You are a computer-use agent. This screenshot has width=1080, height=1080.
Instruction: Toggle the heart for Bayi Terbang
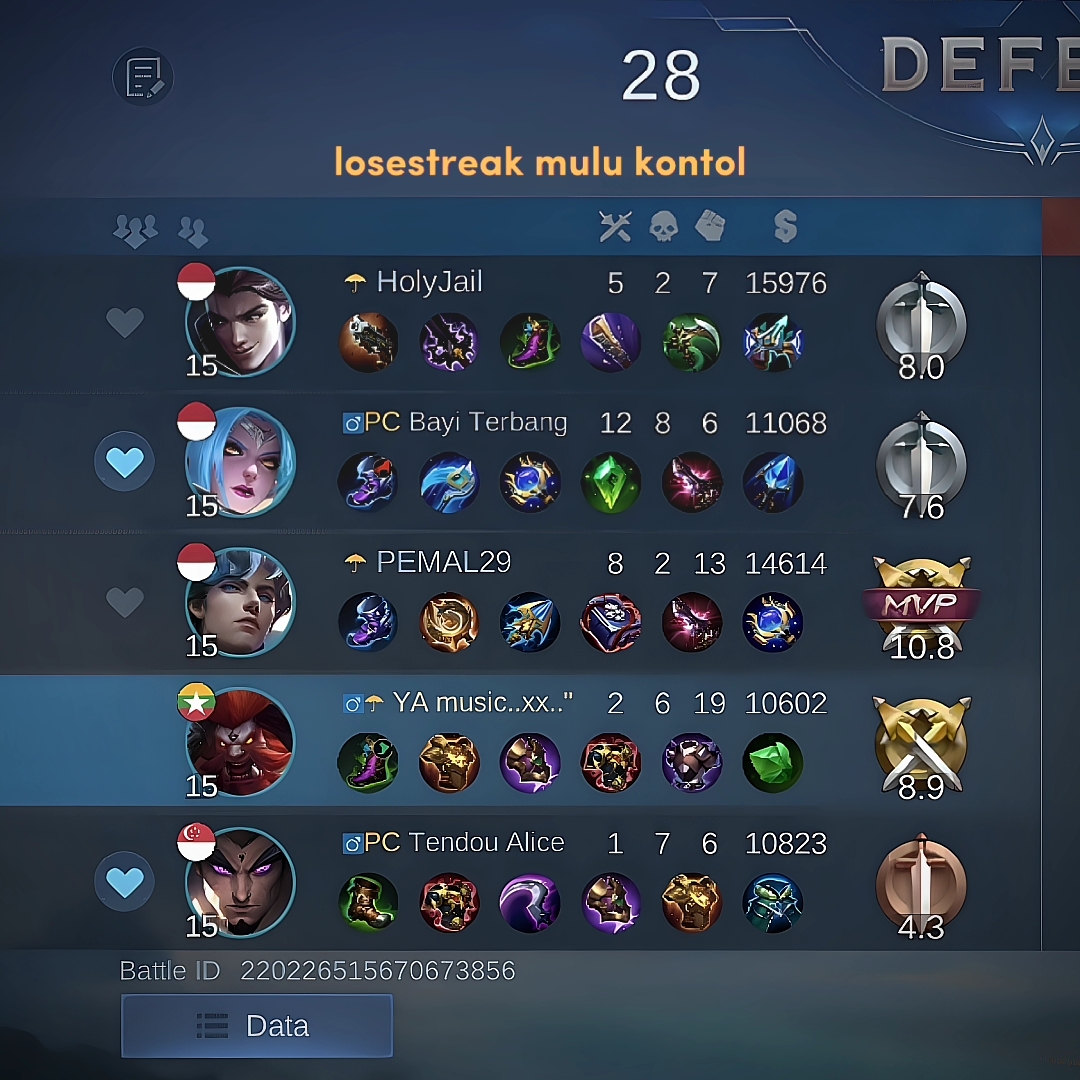125,462
